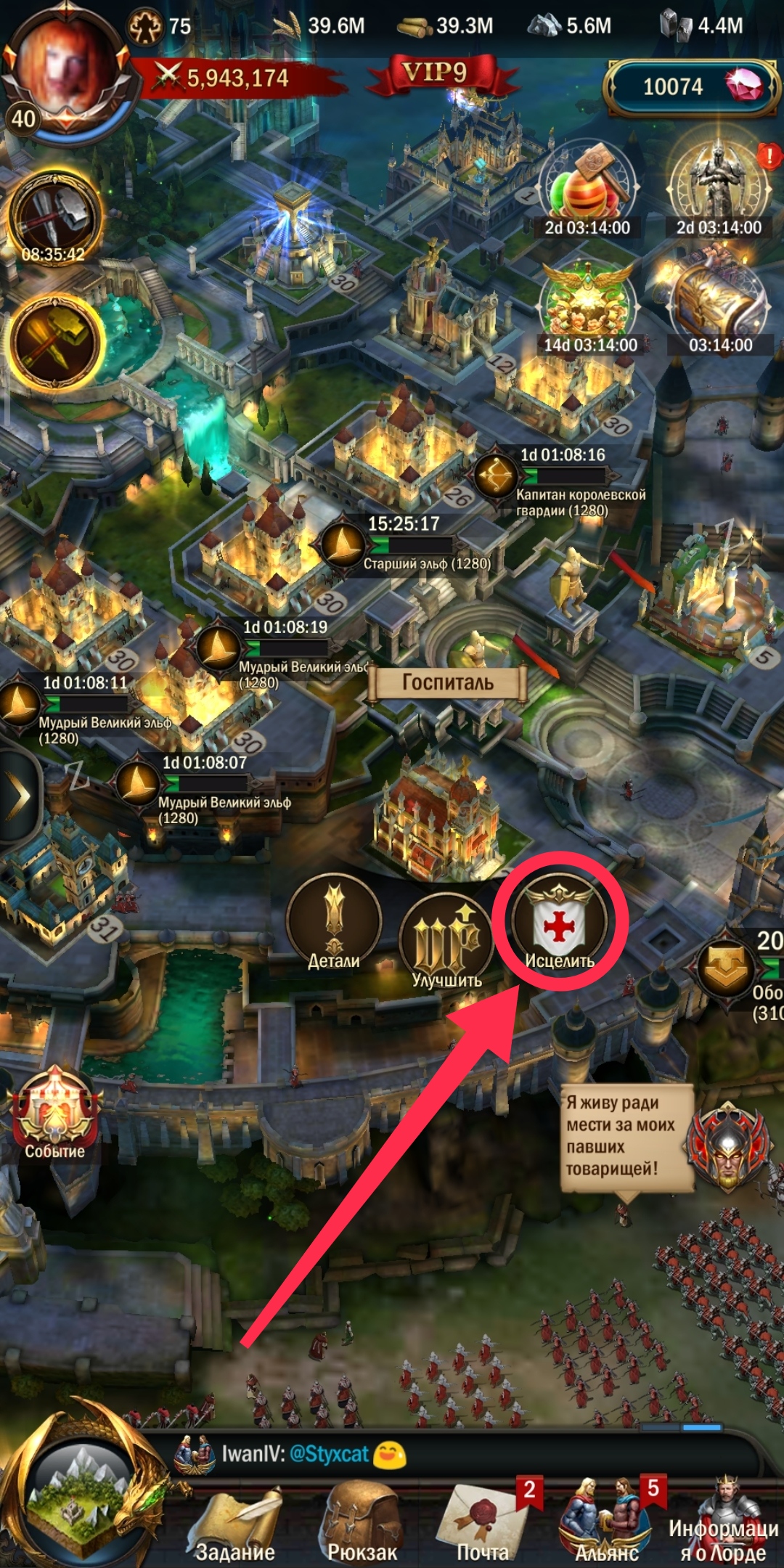Expand the left side arrow panel
The height and width of the screenshot is (1568, 784).
pos(19,796)
